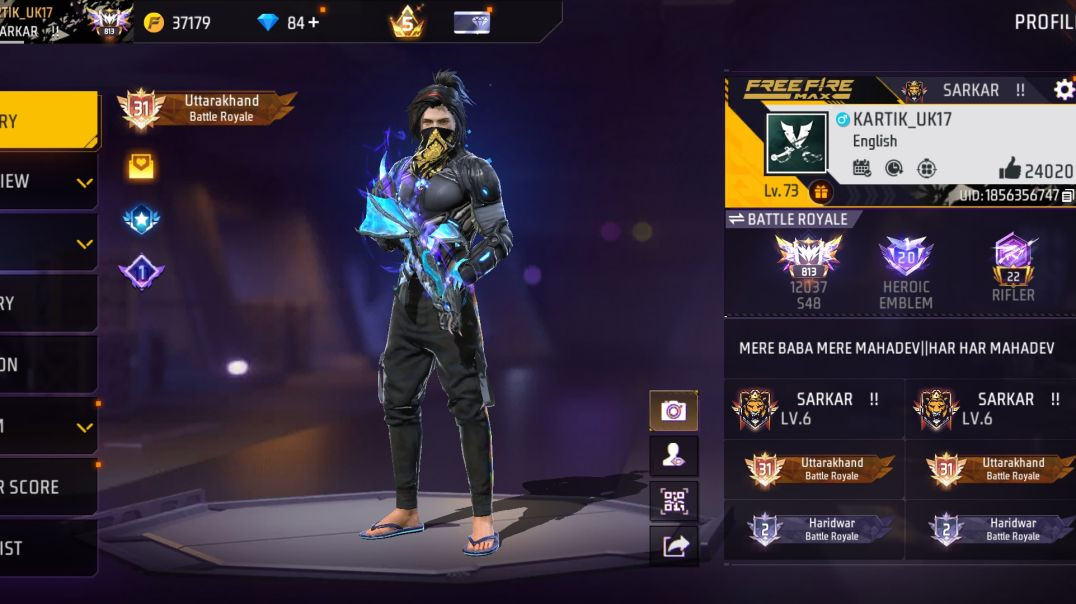Tap the plus button to add diamonds
Viewport: 1076px width, 604px height.
(314, 22)
